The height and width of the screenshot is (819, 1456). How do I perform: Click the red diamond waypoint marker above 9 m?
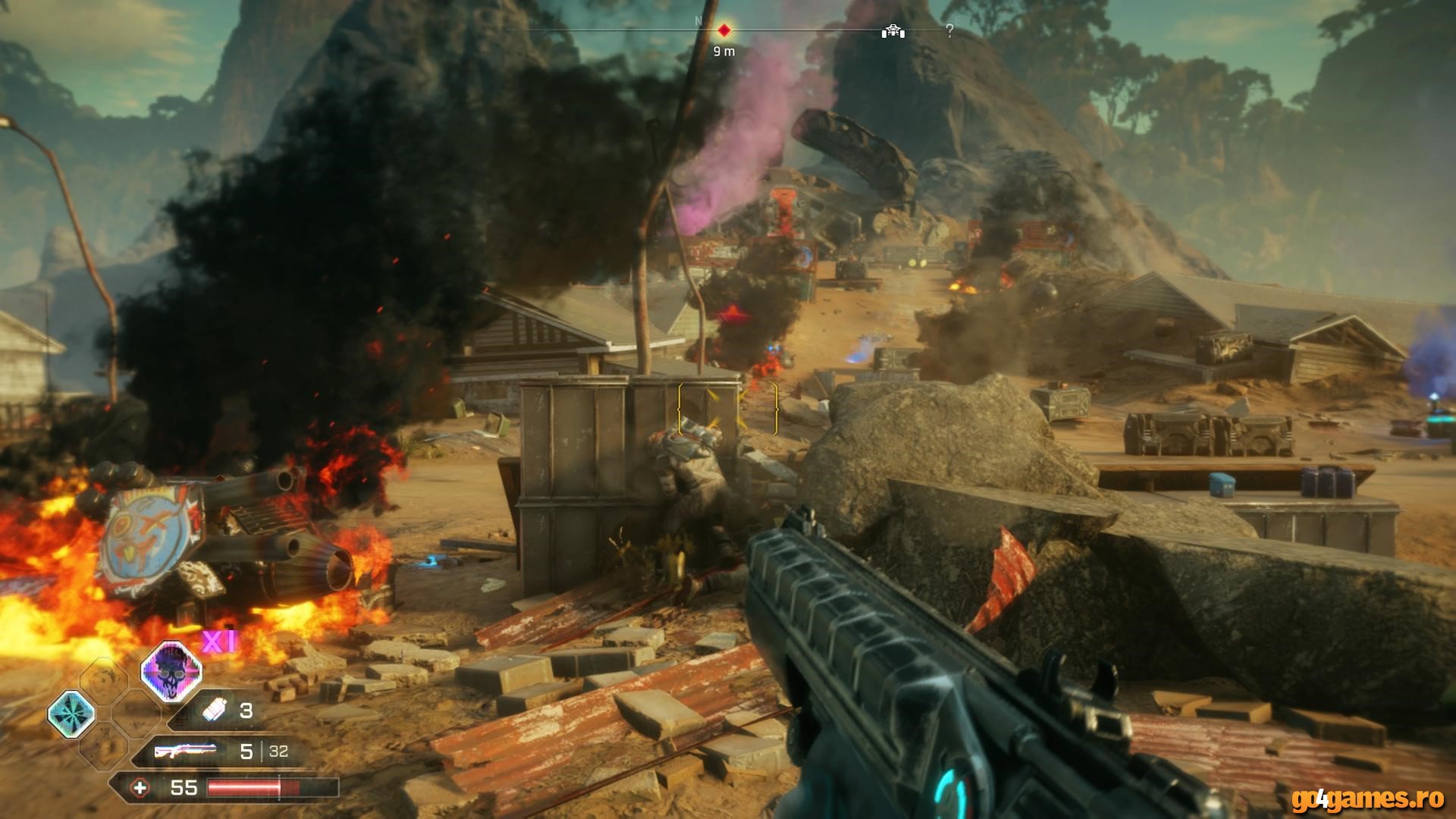pos(724,31)
